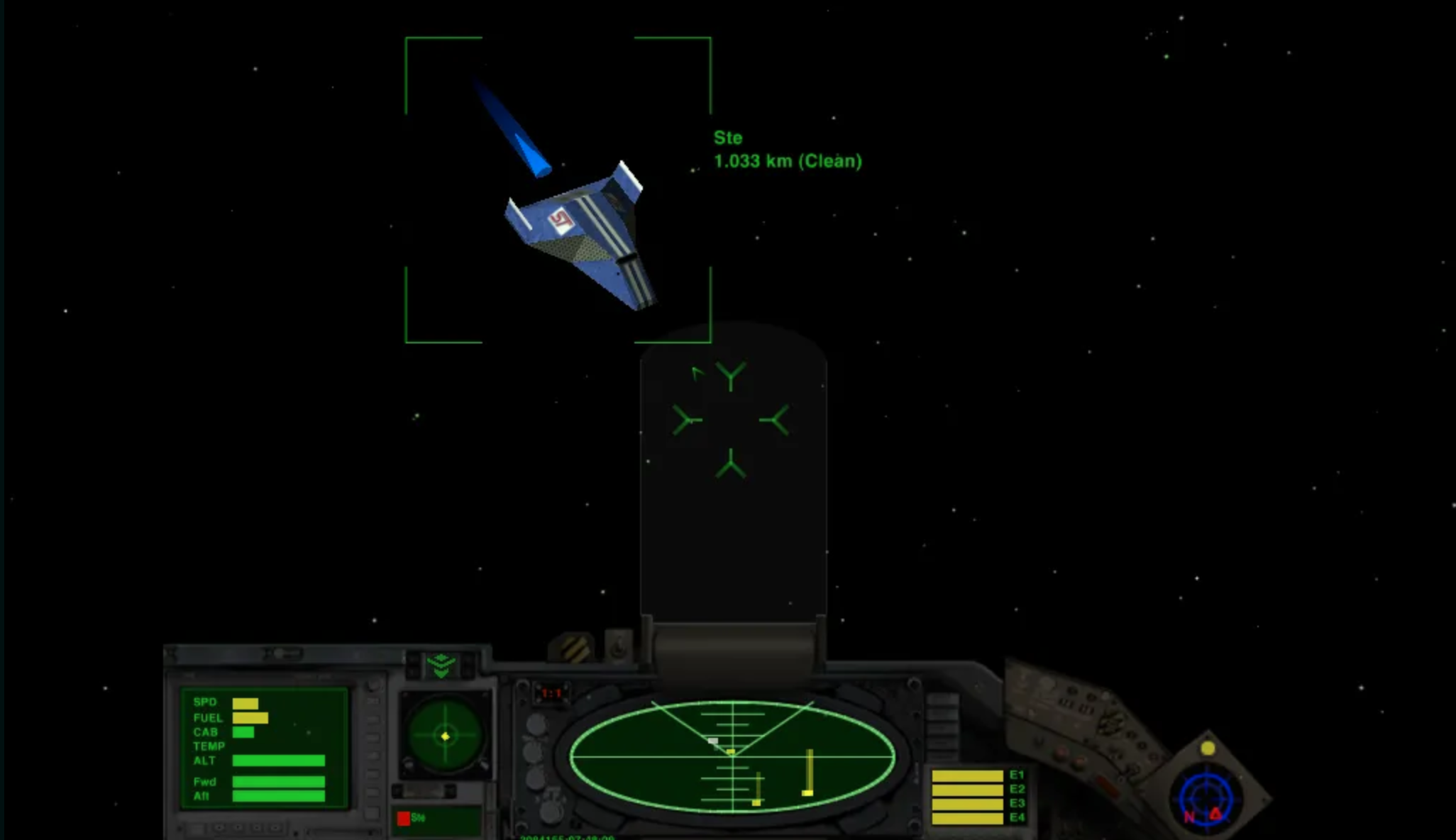Screen dimensions: 1456x840
Task: Click the 1:1 scanner zoom indicator
Action: [x=551, y=693]
